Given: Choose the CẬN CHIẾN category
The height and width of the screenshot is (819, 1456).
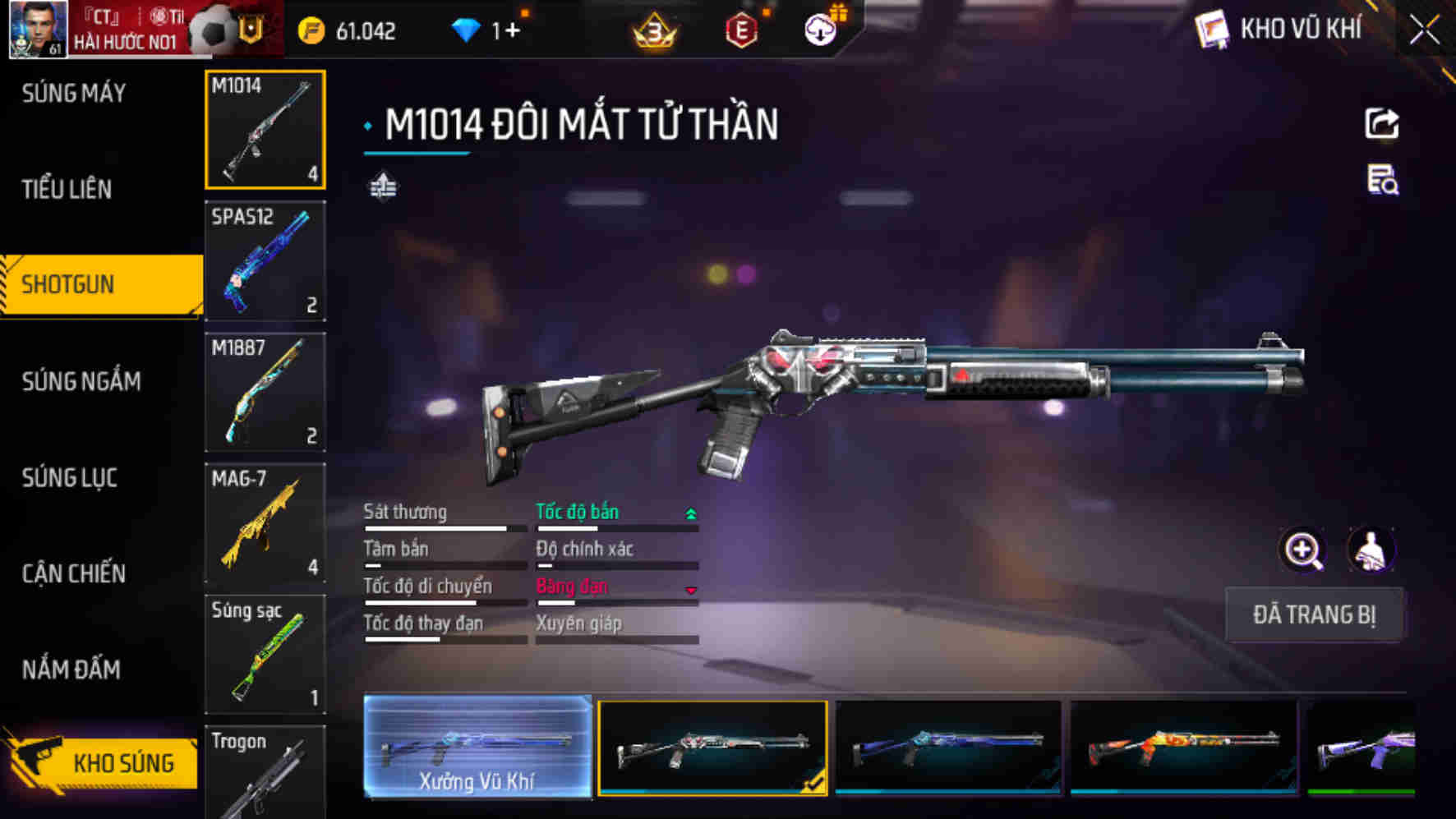Looking at the screenshot, I should (x=74, y=573).
